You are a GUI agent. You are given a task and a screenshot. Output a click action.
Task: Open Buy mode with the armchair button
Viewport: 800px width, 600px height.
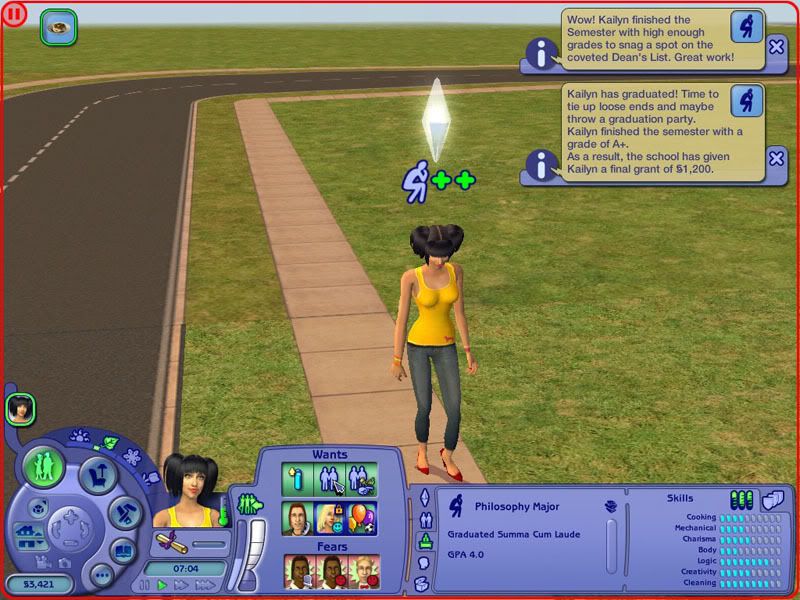98,473
